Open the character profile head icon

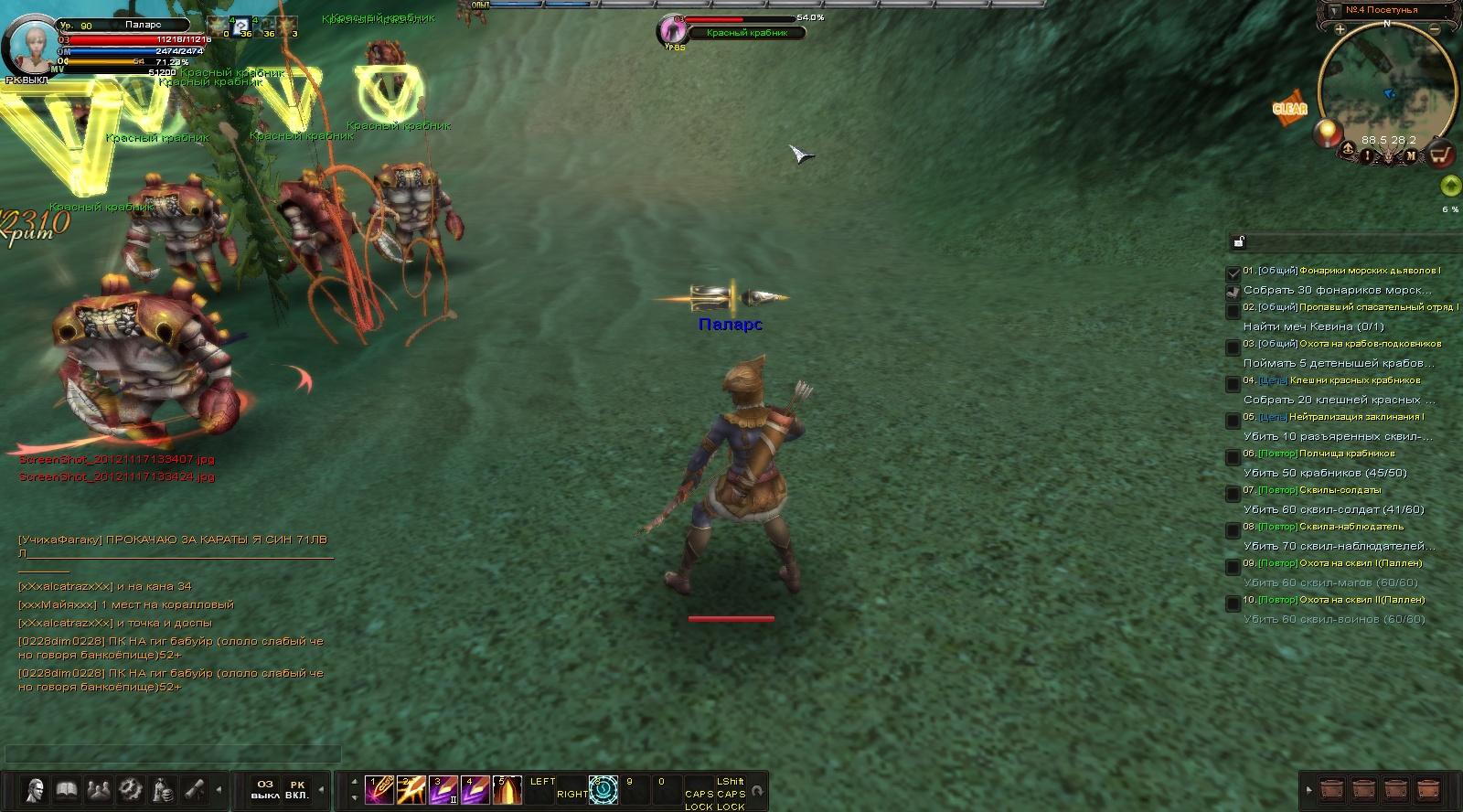tap(36, 789)
